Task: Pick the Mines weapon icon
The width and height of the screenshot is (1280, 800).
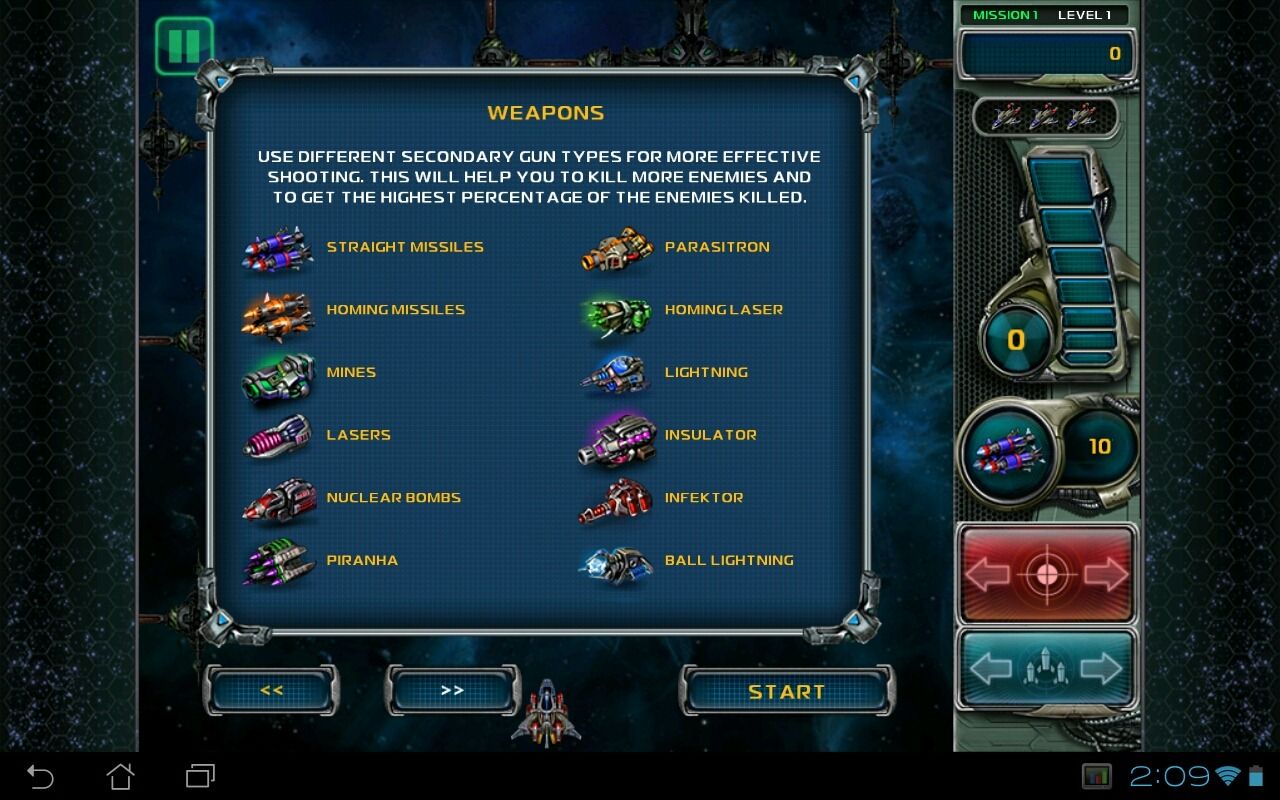Action: point(278,374)
